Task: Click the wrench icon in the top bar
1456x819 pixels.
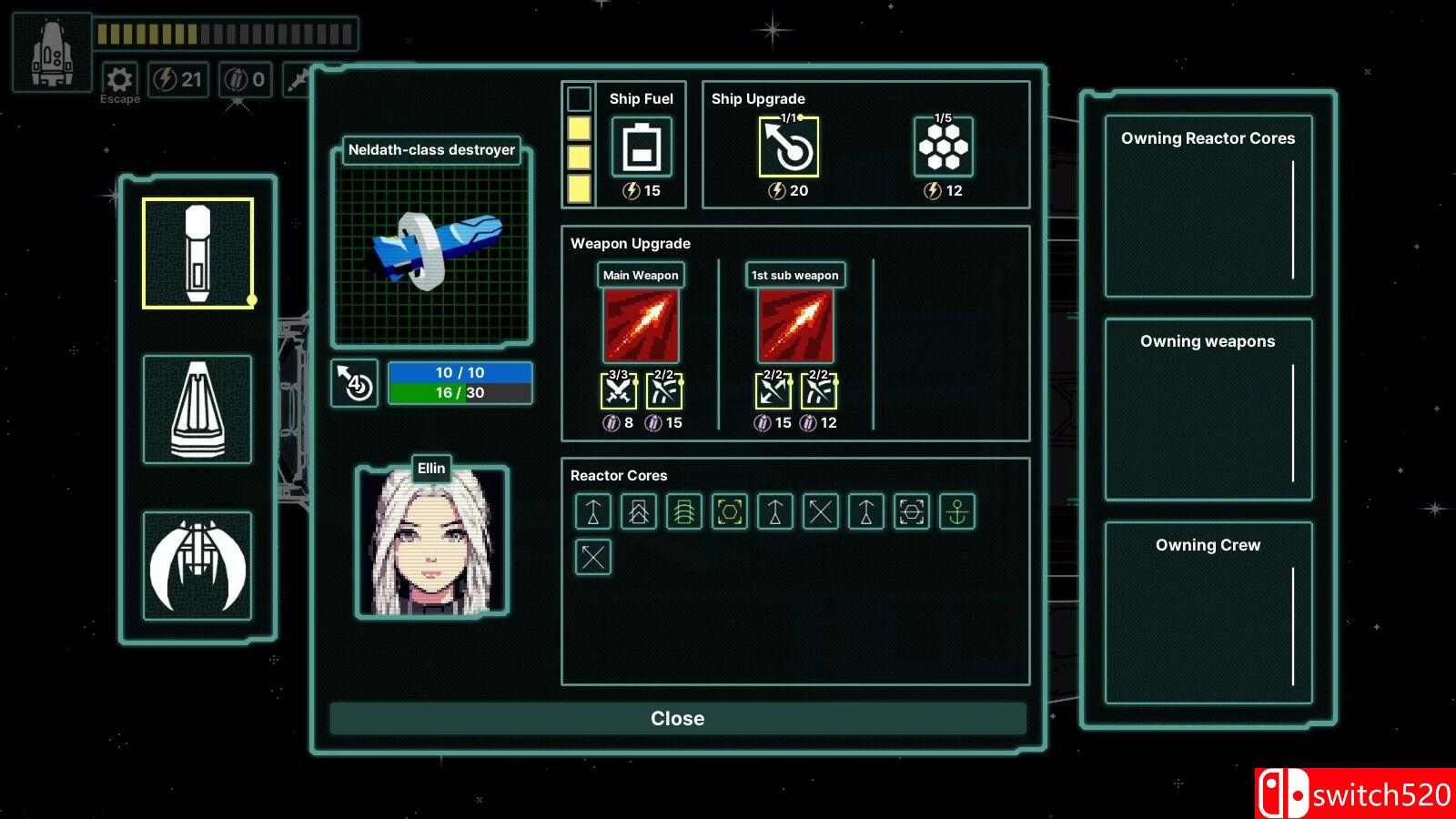Action: pyautogui.click(x=298, y=78)
